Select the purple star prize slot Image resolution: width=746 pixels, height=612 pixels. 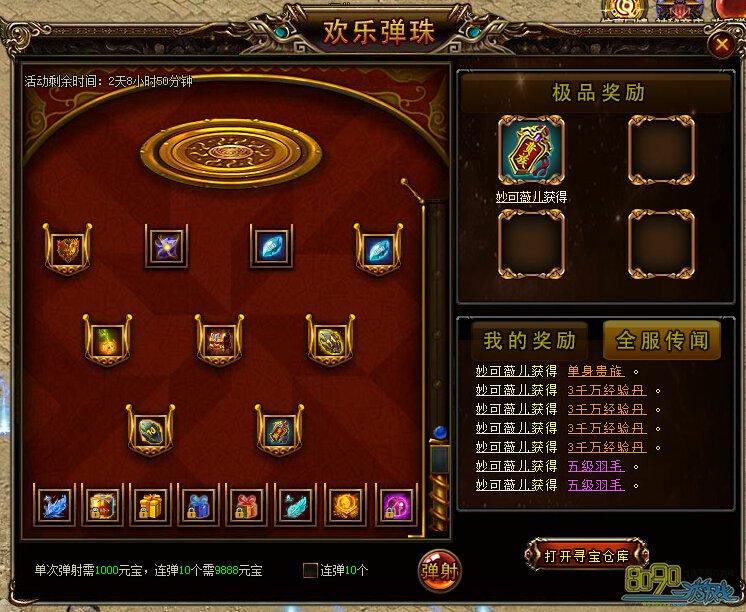165,246
